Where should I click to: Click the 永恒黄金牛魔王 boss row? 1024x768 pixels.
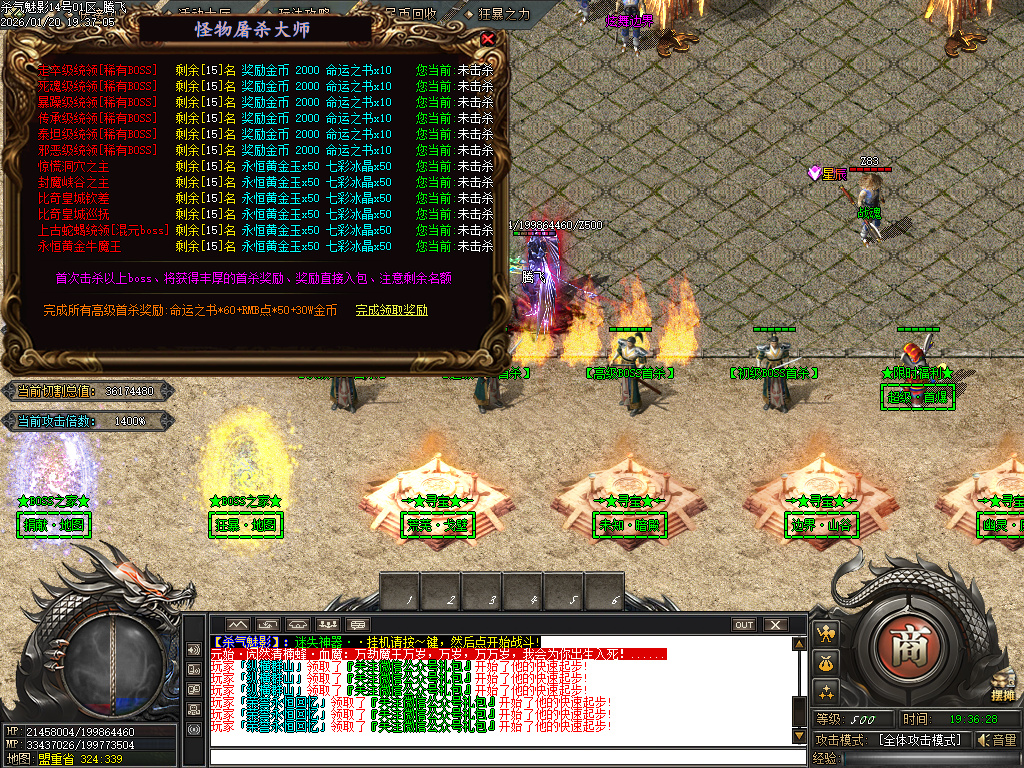(x=79, y=246)
